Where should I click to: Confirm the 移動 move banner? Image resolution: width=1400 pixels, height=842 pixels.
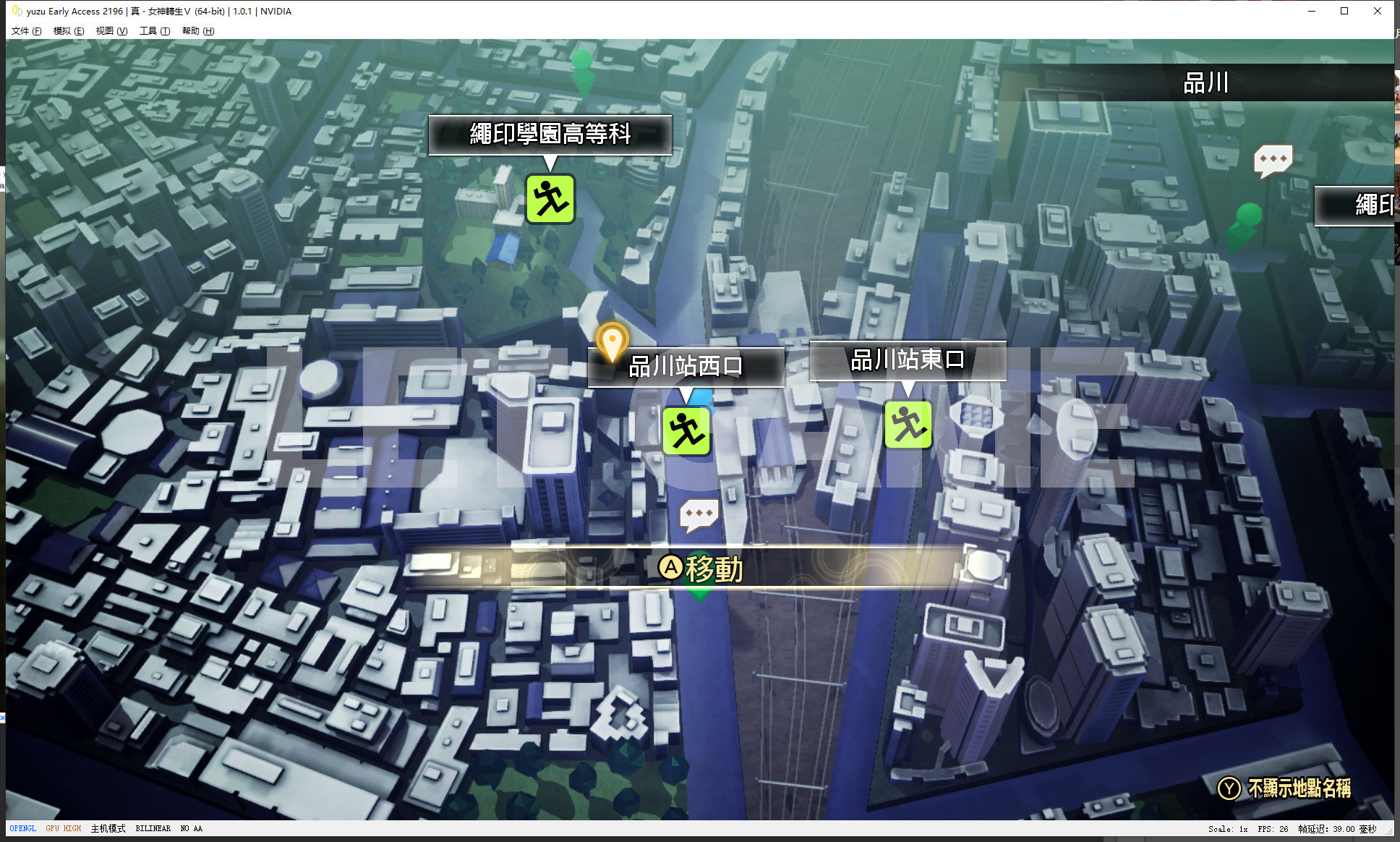(700, 569)
